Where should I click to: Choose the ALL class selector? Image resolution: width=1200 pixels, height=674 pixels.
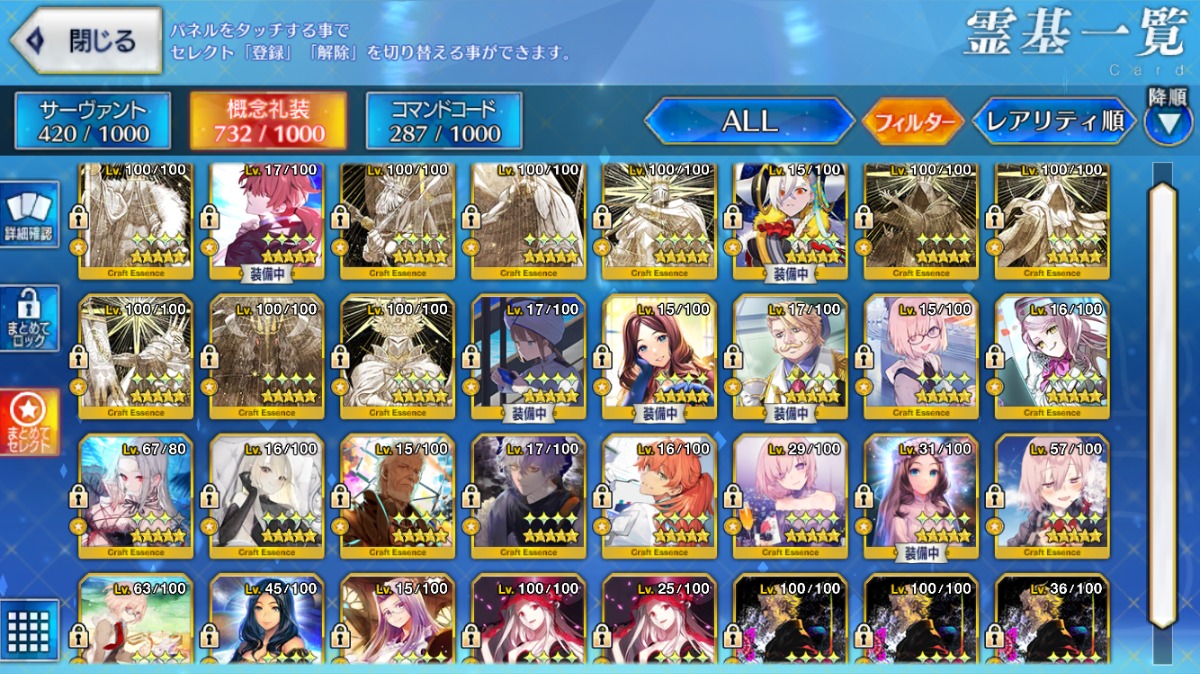[x=749, y=121]
